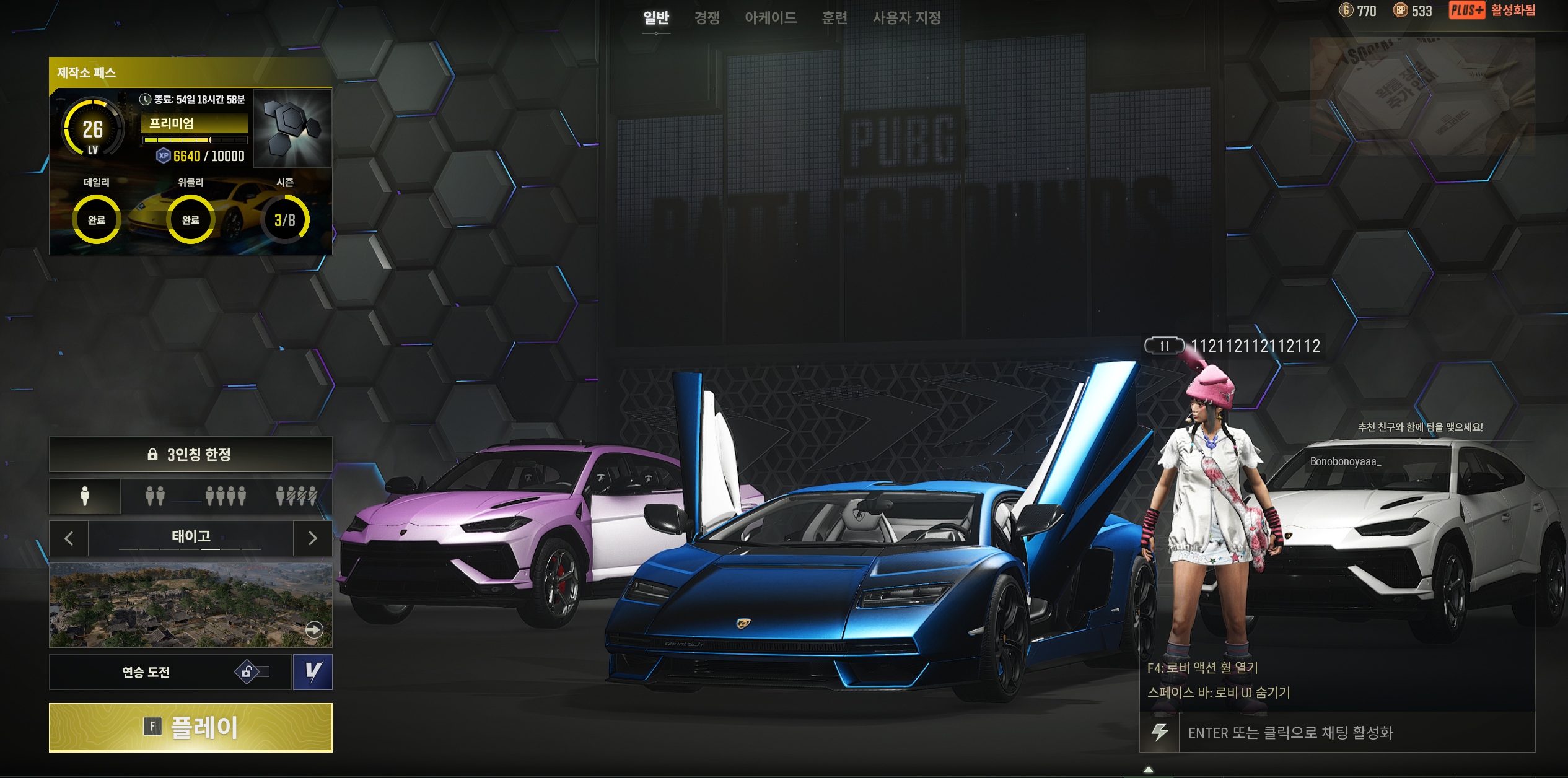Open the 사용자 지정 tab

pos(906,18)
